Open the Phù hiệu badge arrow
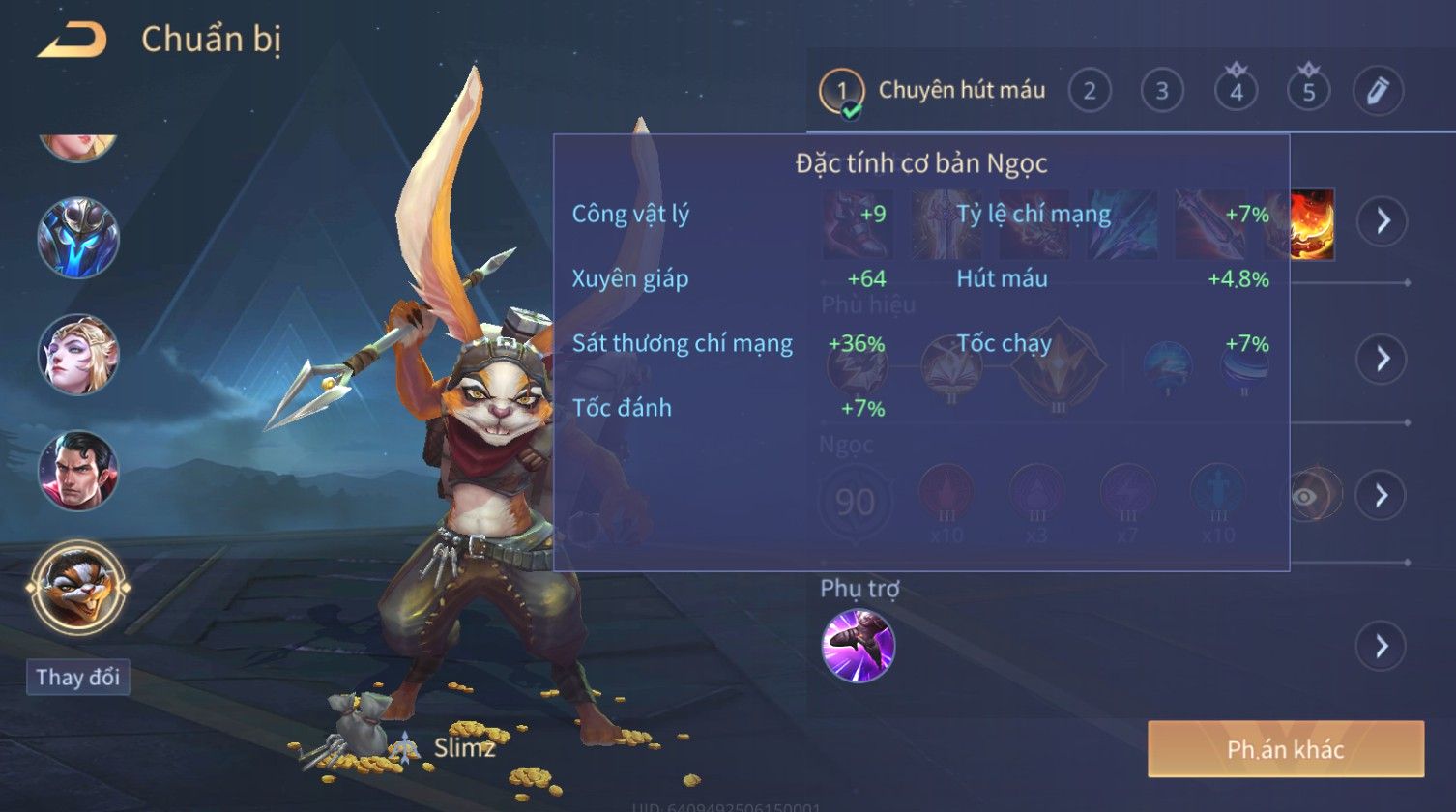The height and width of the screenshot is (812, 1456). [x=1383, y=359]
